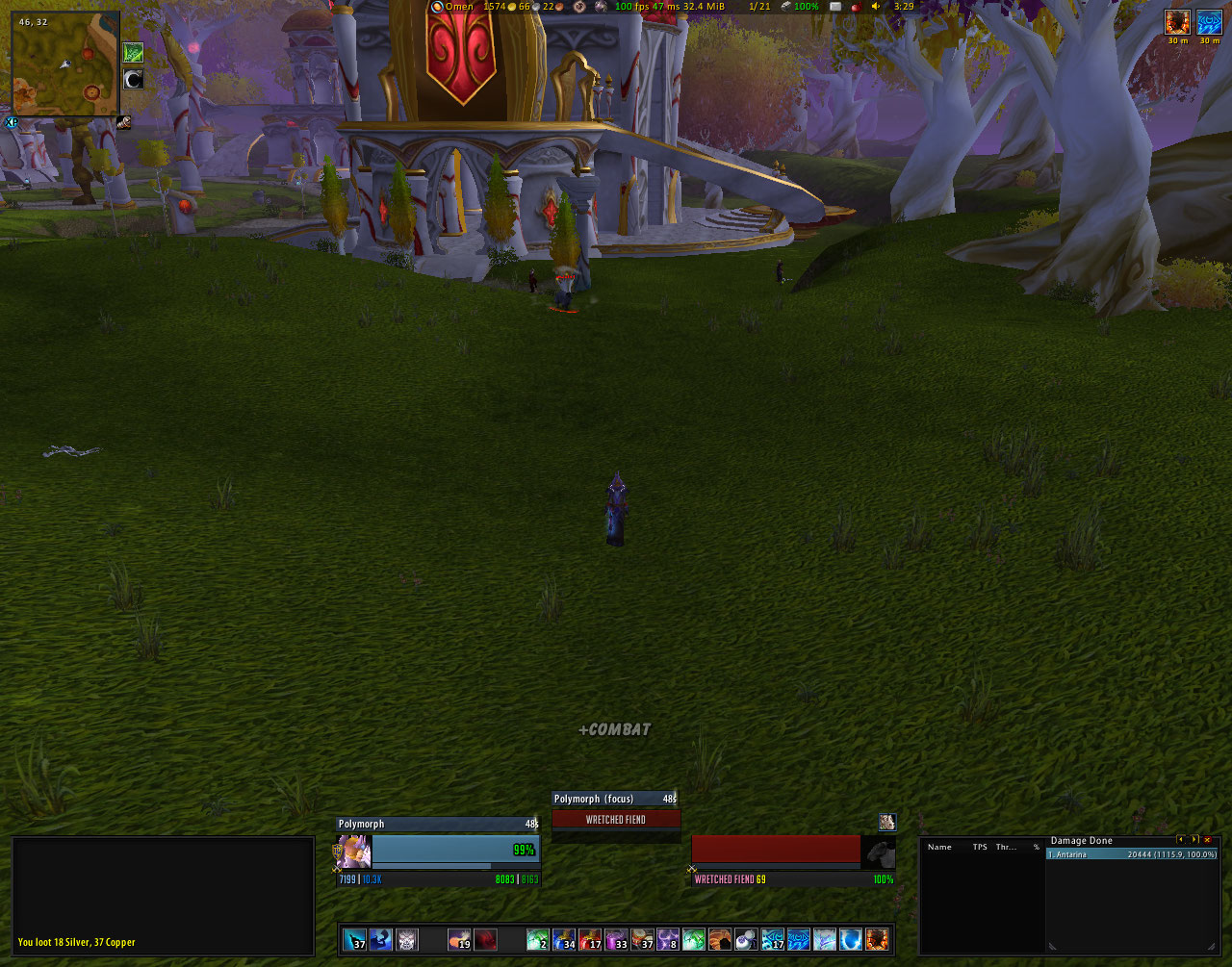Open the Omen threat meter entry

[451, 6]
